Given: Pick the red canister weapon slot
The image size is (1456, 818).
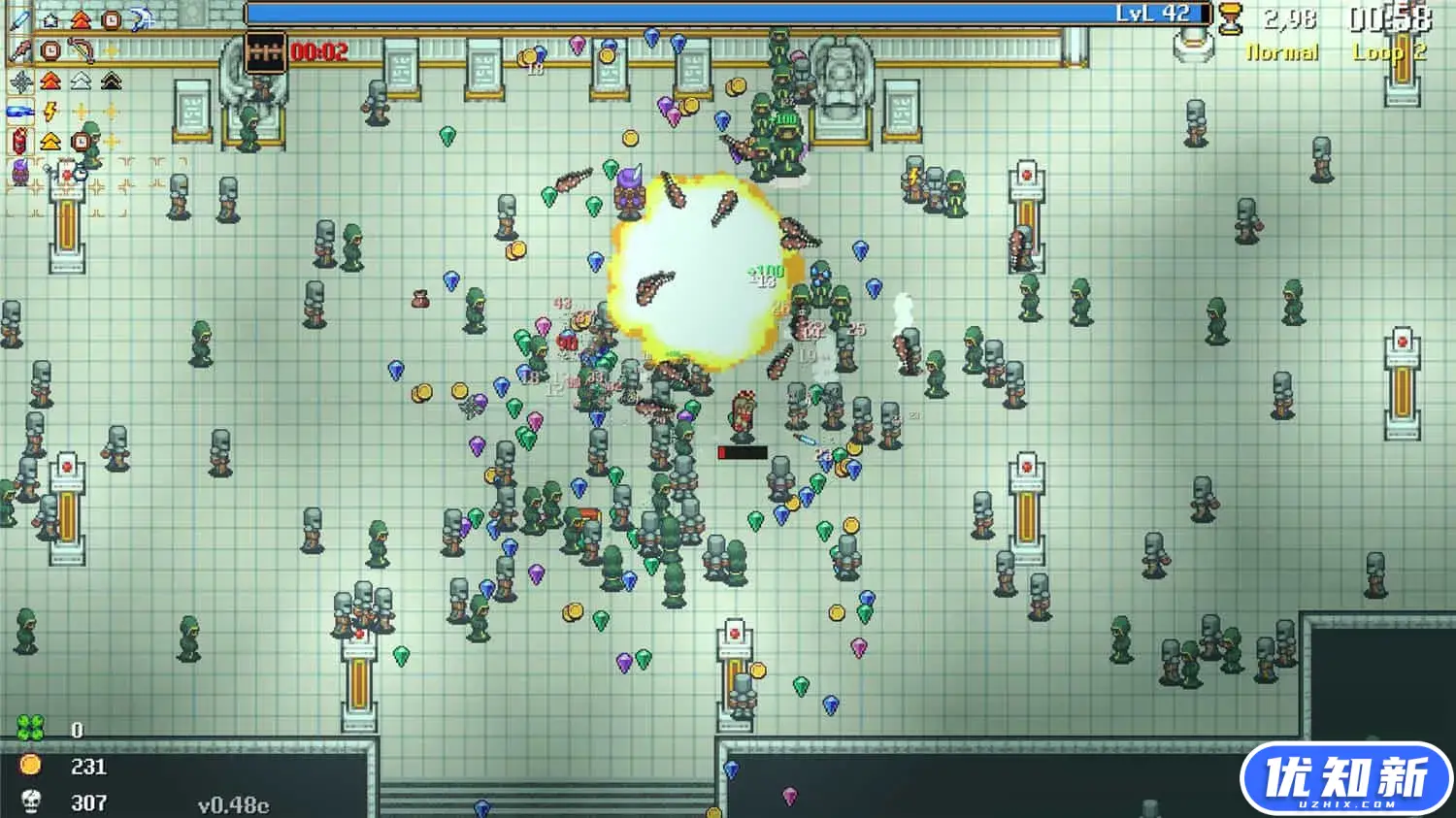Looking at the screenshot, I should point(20,142).
